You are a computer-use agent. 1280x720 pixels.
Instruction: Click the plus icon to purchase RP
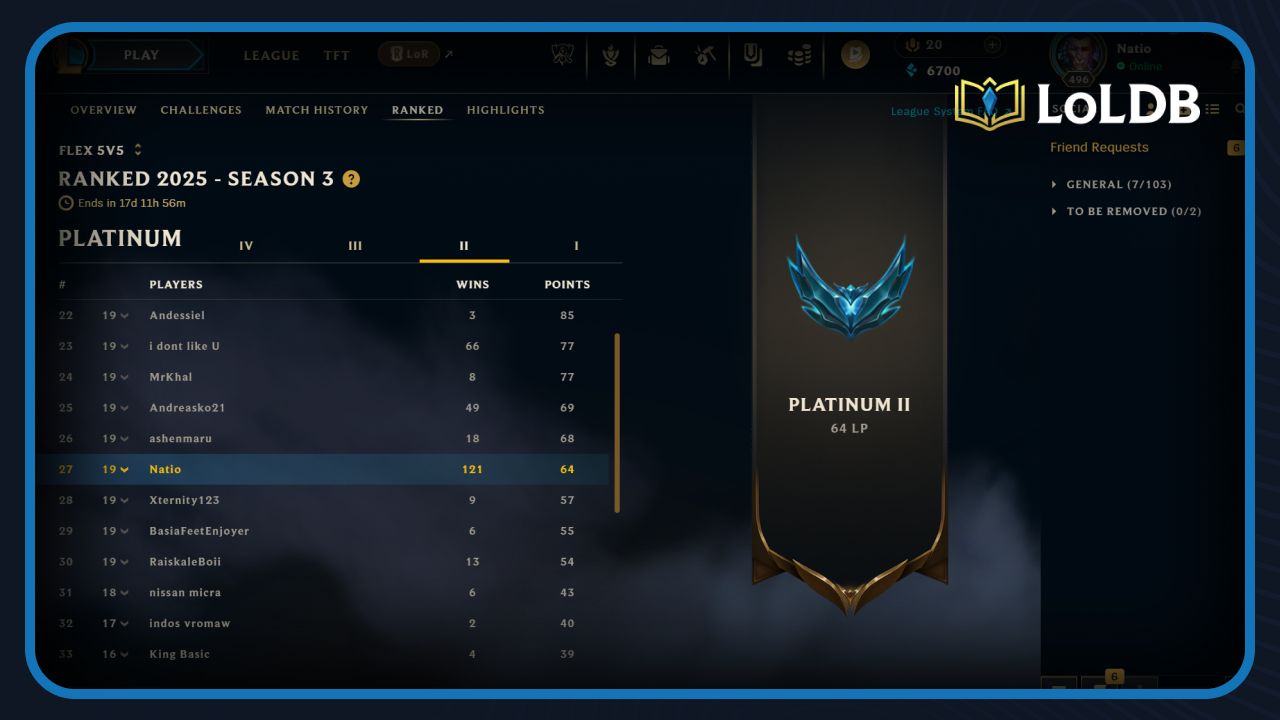click(992, 44)
